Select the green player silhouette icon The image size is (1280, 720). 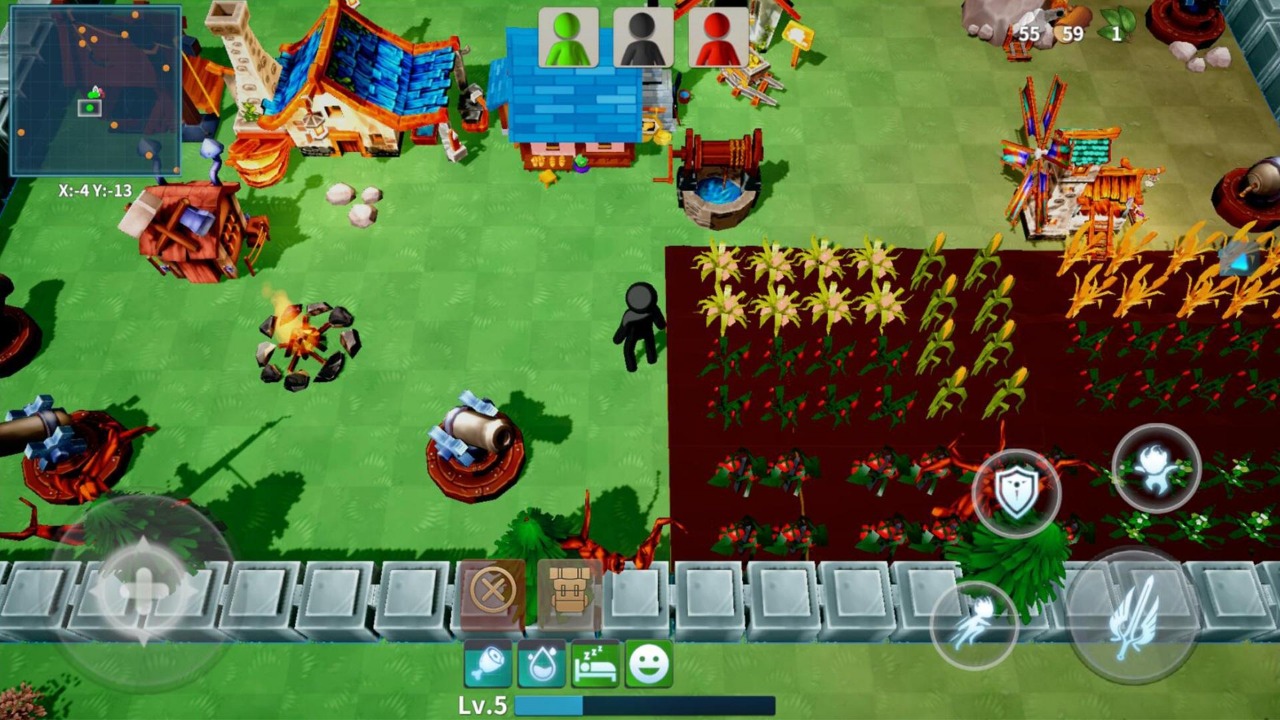(x=569, y=38)
